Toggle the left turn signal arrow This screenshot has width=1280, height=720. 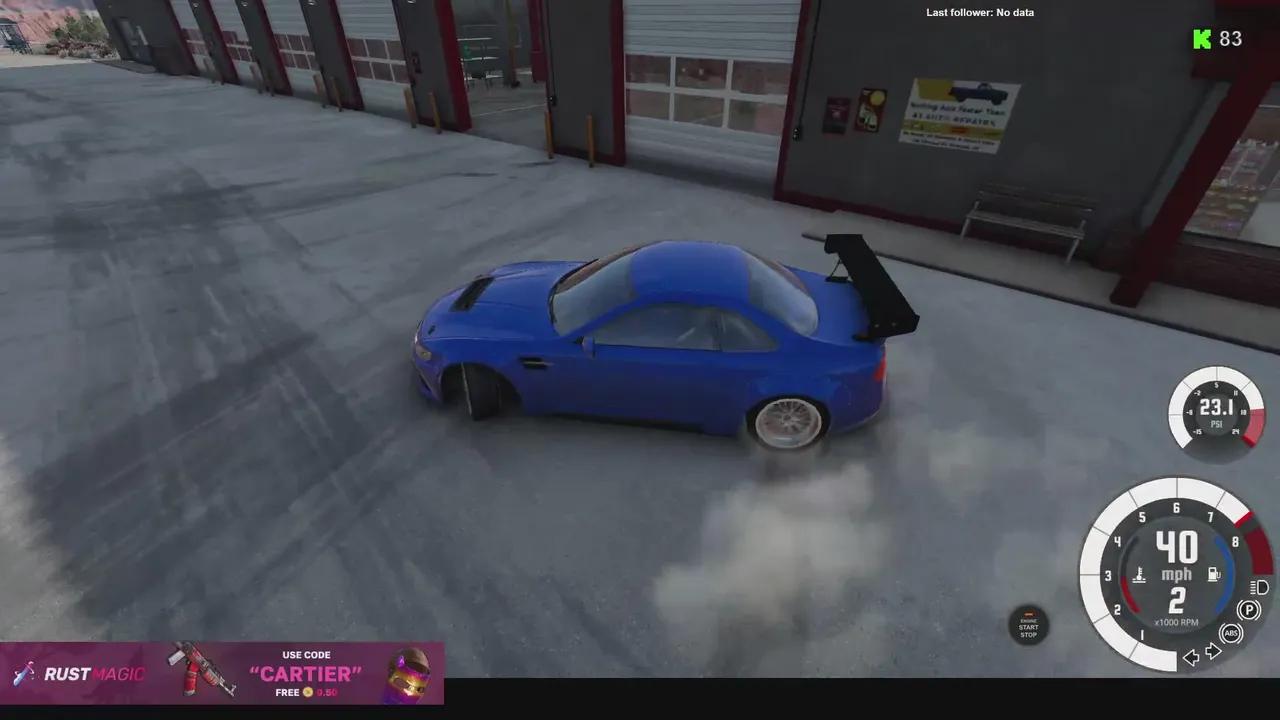click(x=1191, y=656)
